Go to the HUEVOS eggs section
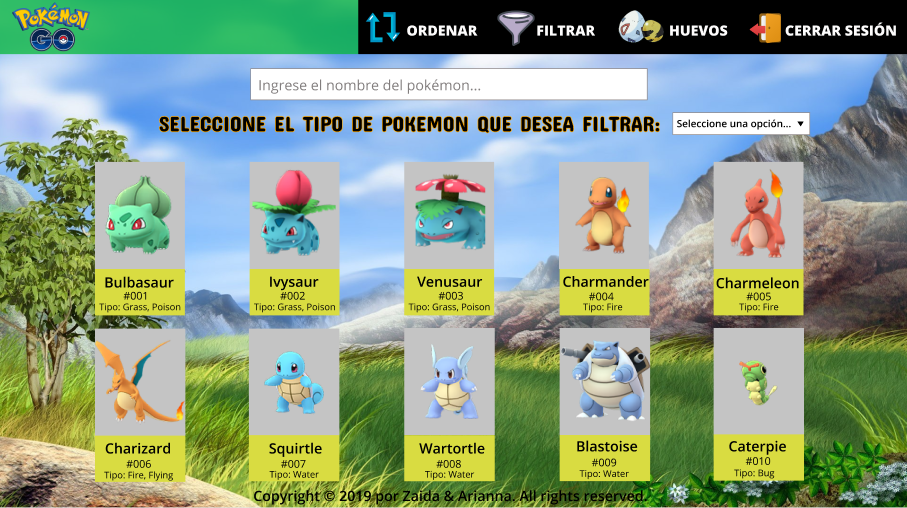The image size is (907, 508). [673, 29]
